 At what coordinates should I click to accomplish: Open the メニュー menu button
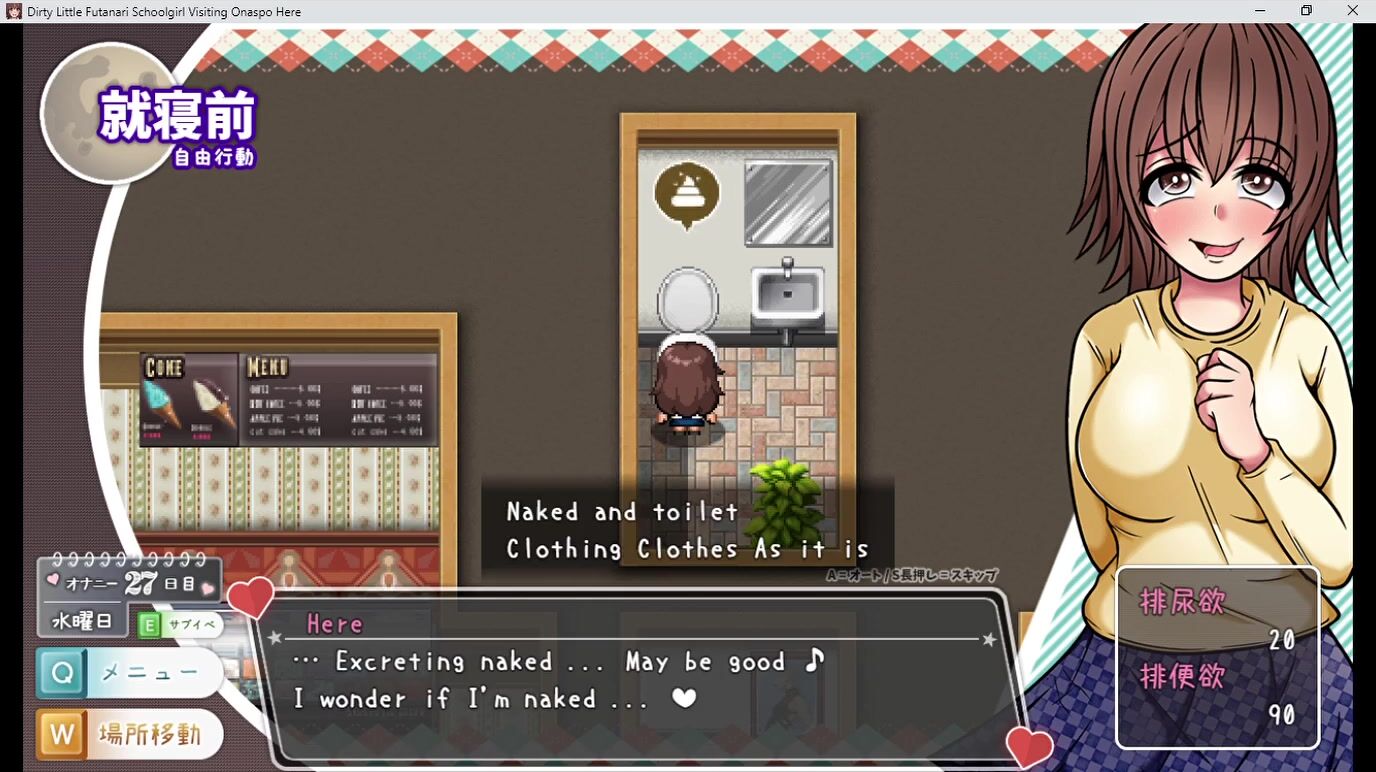[x=130, y=673]
